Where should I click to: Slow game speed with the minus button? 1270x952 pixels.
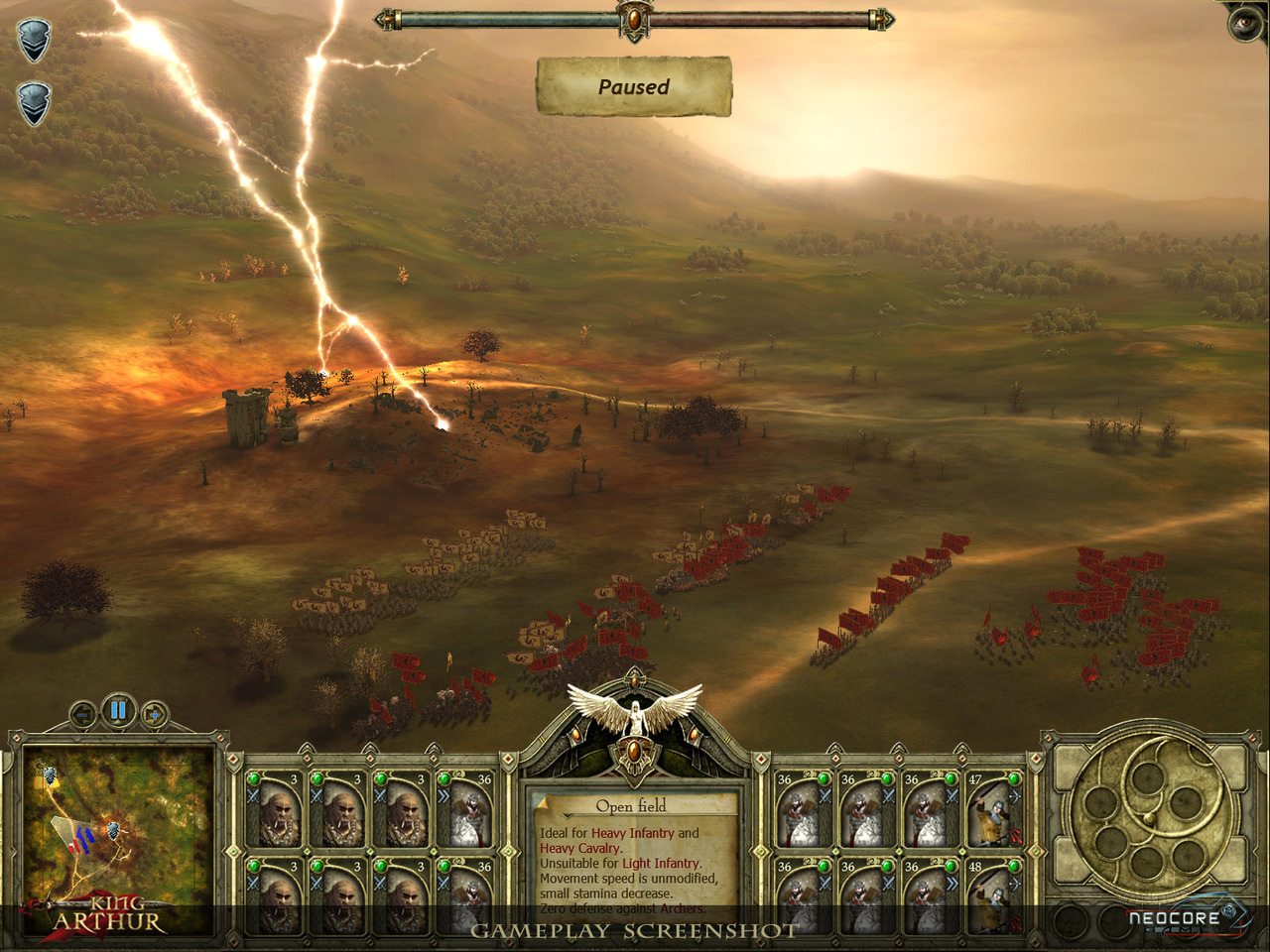pos(83,714)
